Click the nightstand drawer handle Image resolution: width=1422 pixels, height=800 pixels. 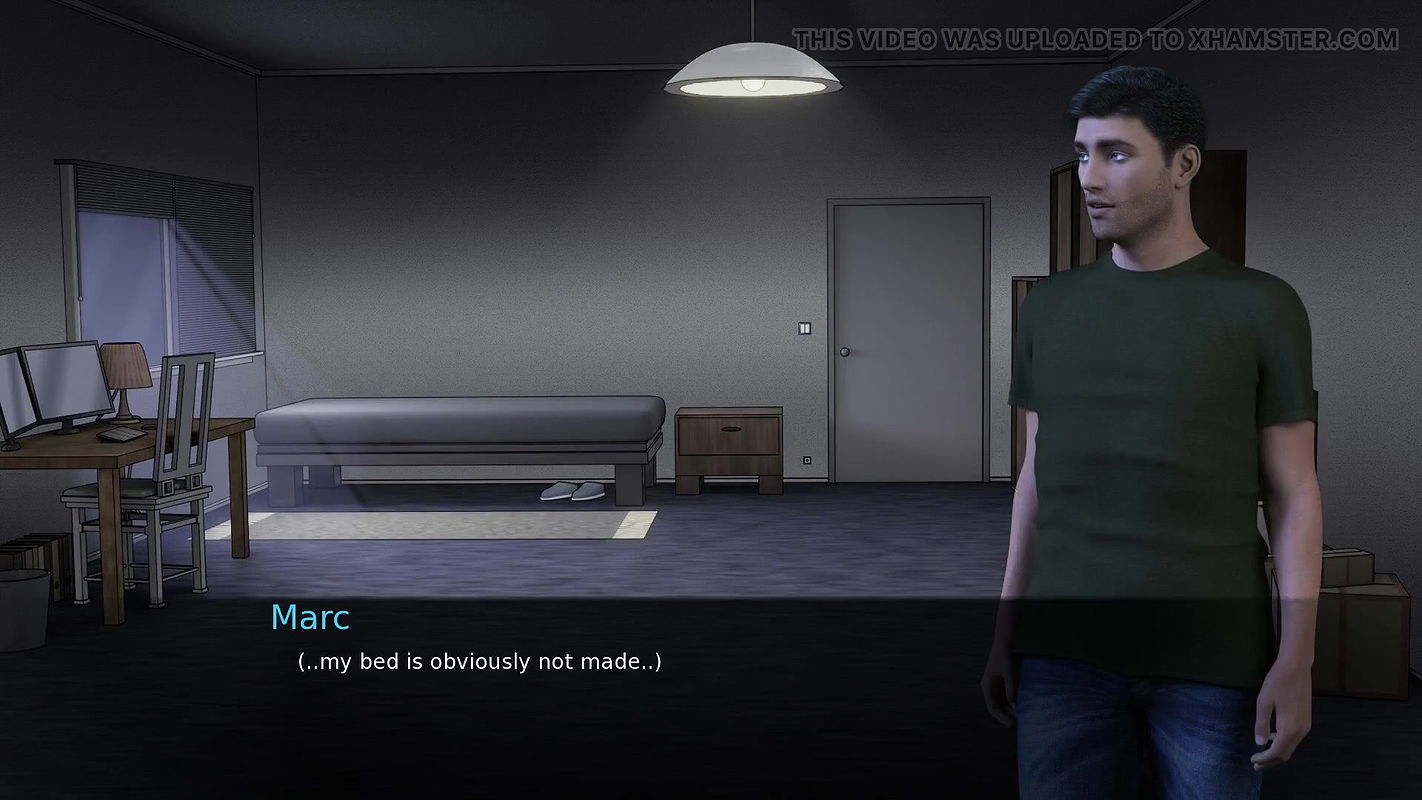[729, 430]
